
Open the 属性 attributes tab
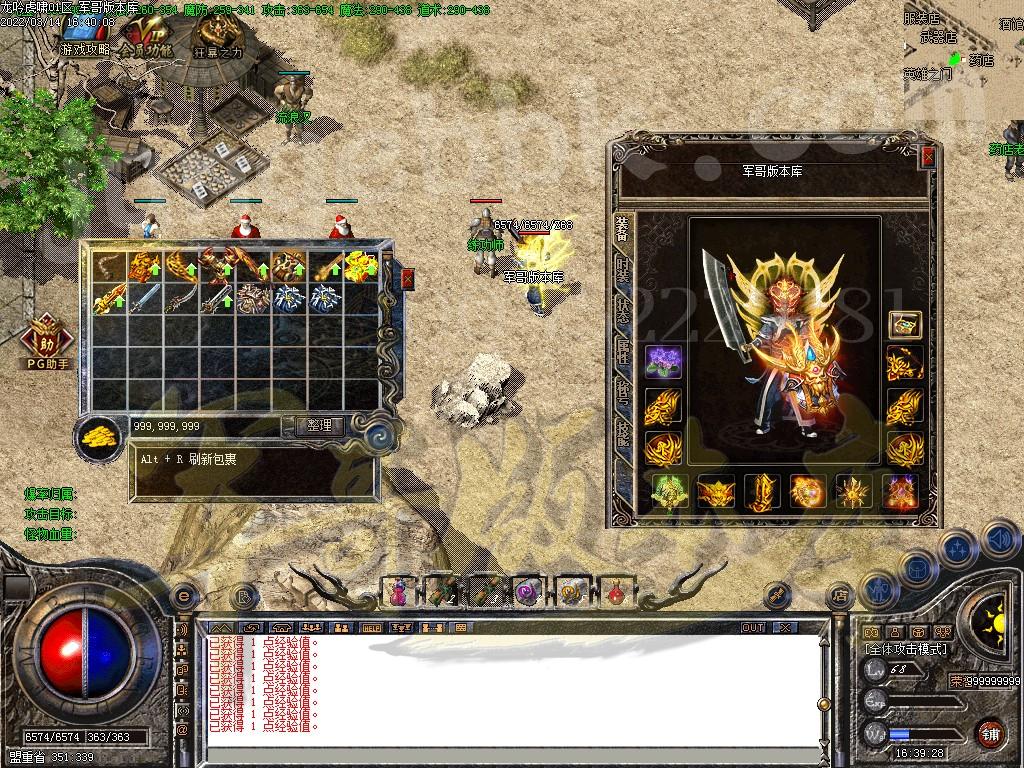[x=622, y=350]
